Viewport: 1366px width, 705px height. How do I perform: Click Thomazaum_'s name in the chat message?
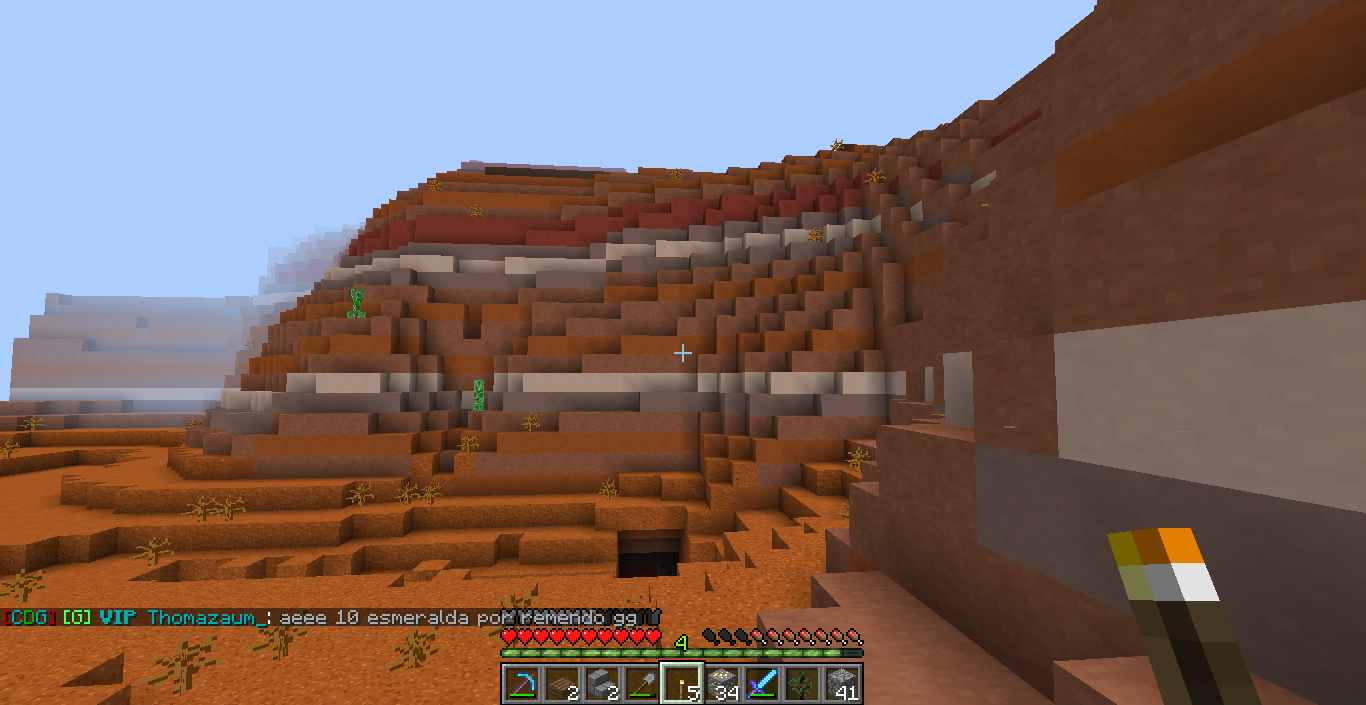pyautogui.click(x=208, y=618)
